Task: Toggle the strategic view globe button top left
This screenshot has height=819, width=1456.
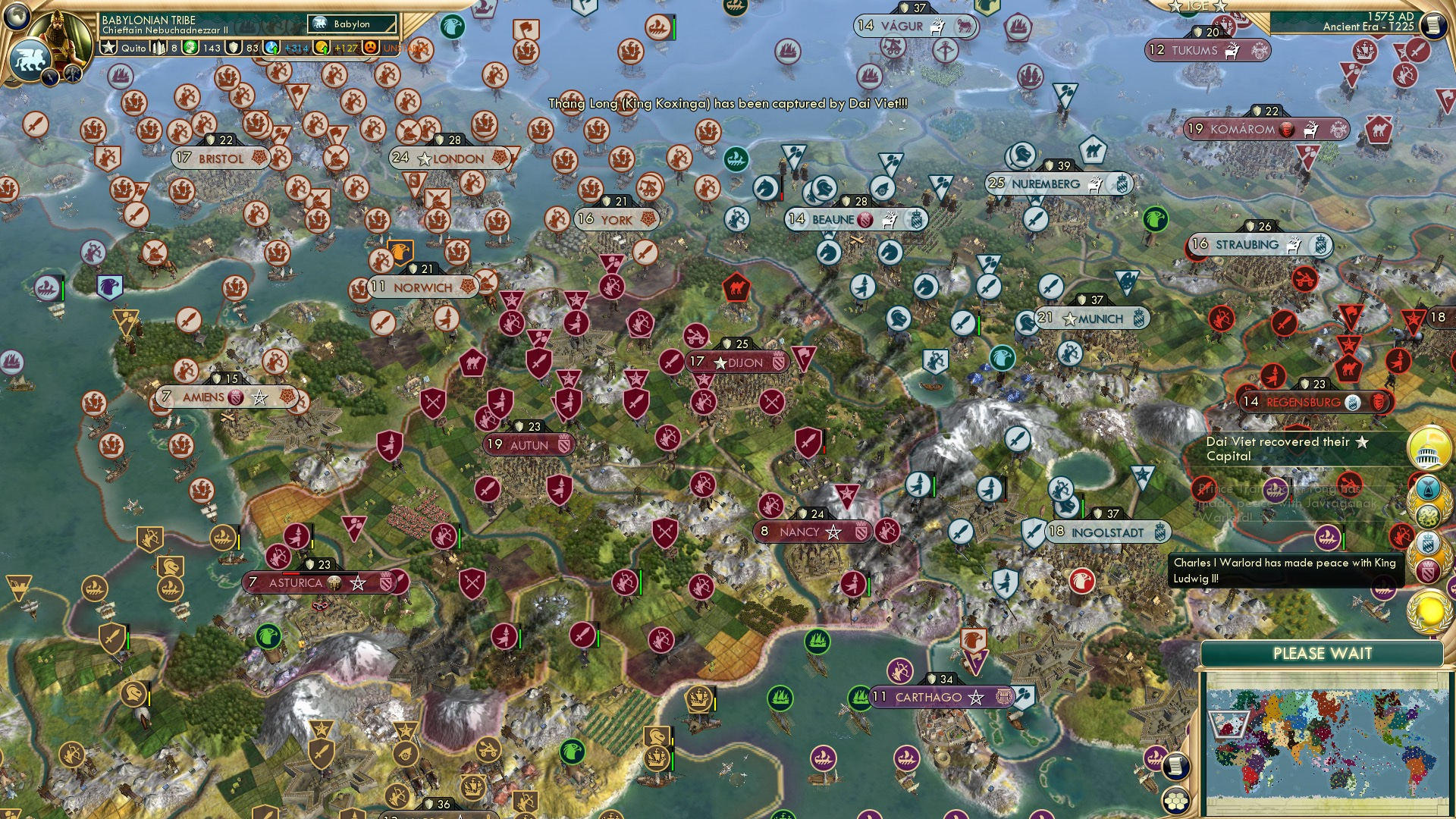Action: coord(17,17)
